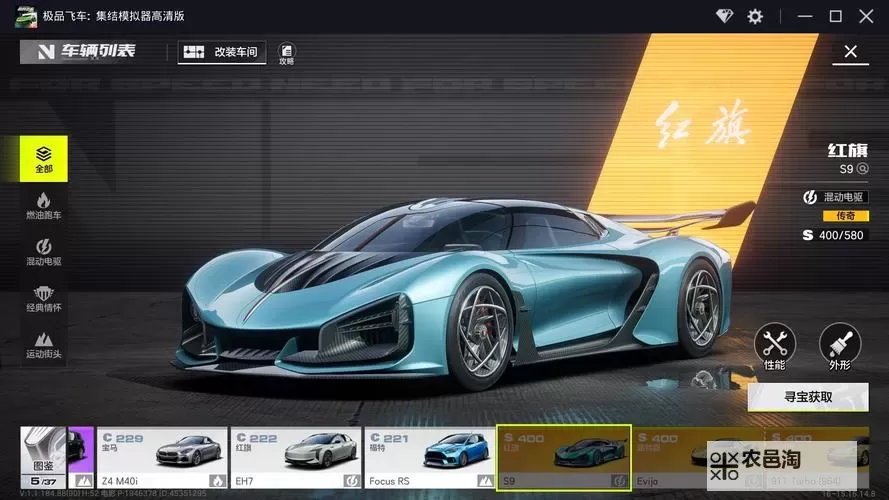
Task: Show the 经典情怀 classic cars category
Action: (x=44, y=299)
